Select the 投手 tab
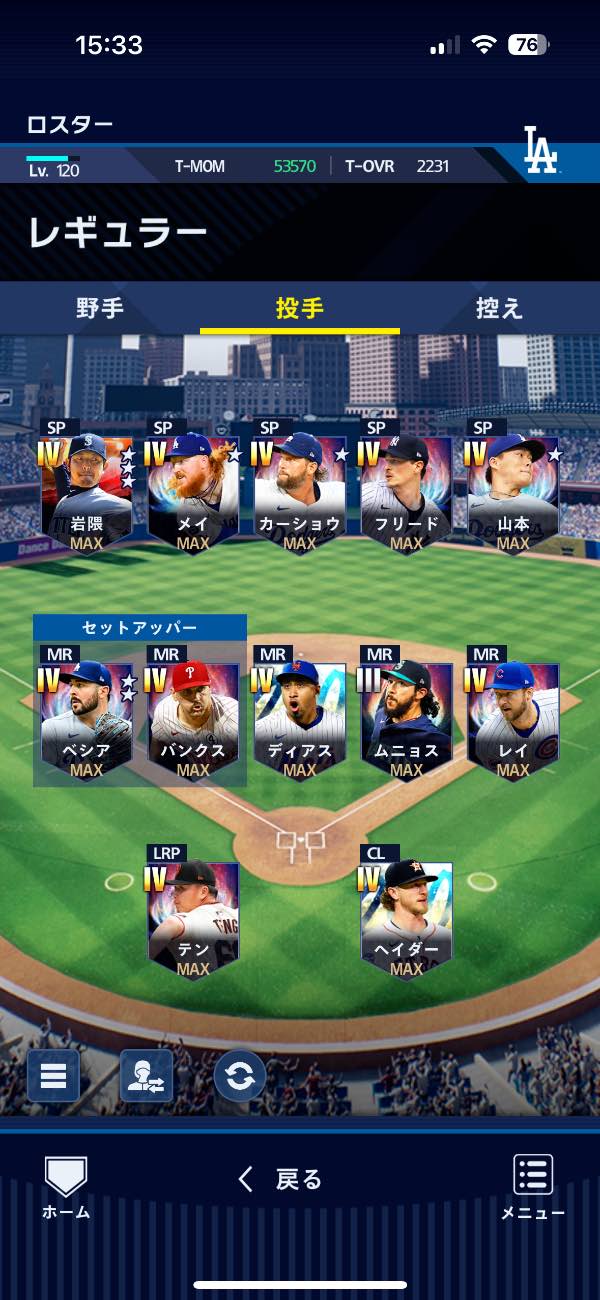This screenshot has height=1300, width=600. [x=300, y=308]
